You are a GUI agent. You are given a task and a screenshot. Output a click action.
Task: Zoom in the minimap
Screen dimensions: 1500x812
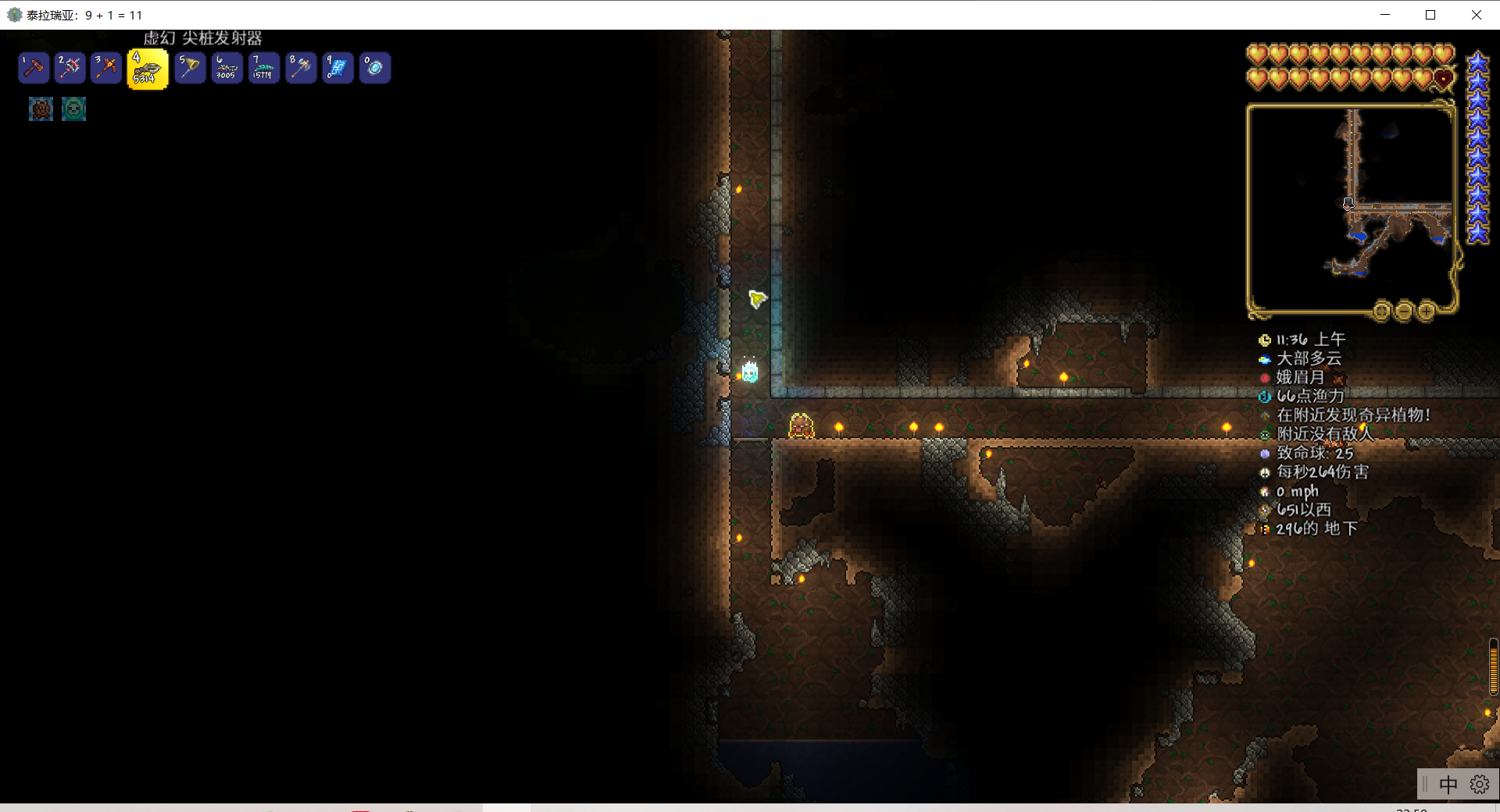point(1427,311)
